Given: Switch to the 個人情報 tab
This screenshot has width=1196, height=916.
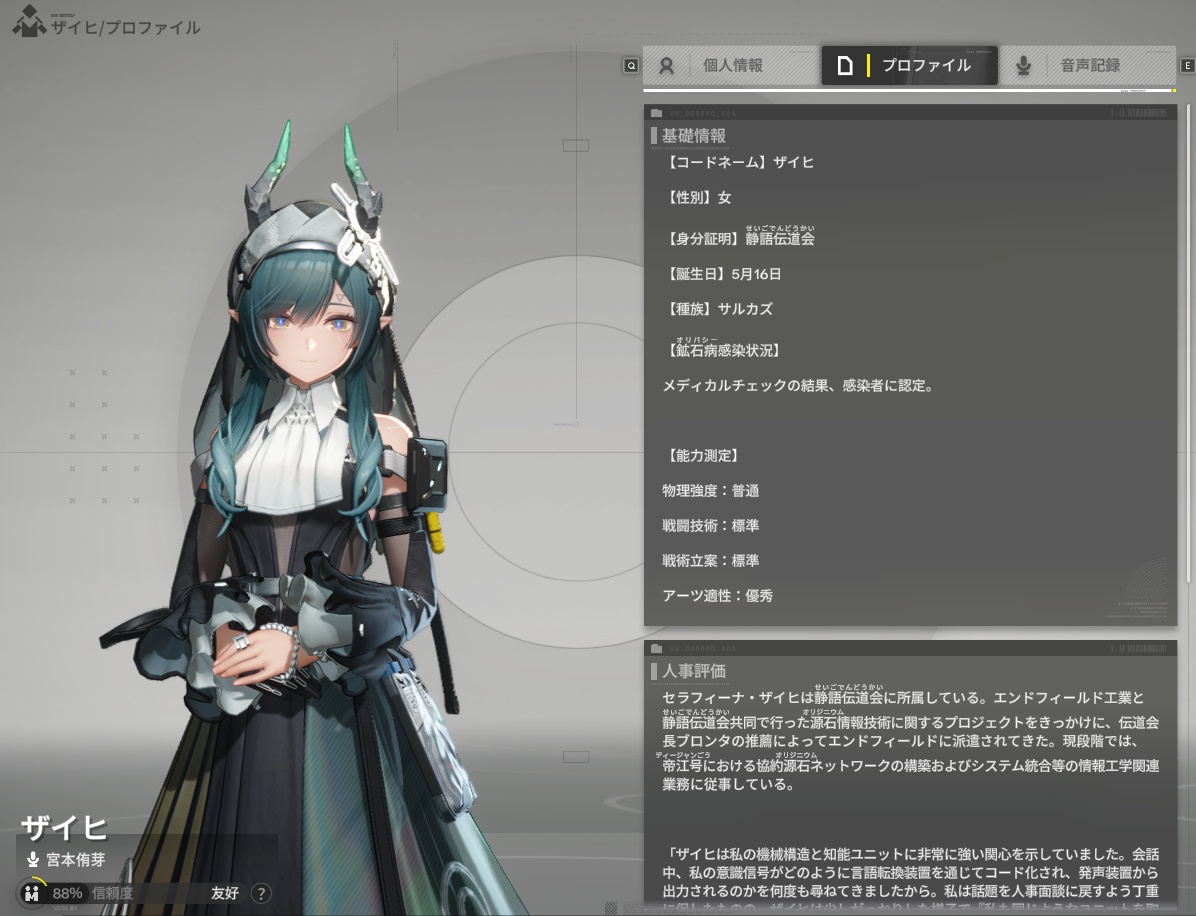Looking at the screenshot, I should [731, 66].
